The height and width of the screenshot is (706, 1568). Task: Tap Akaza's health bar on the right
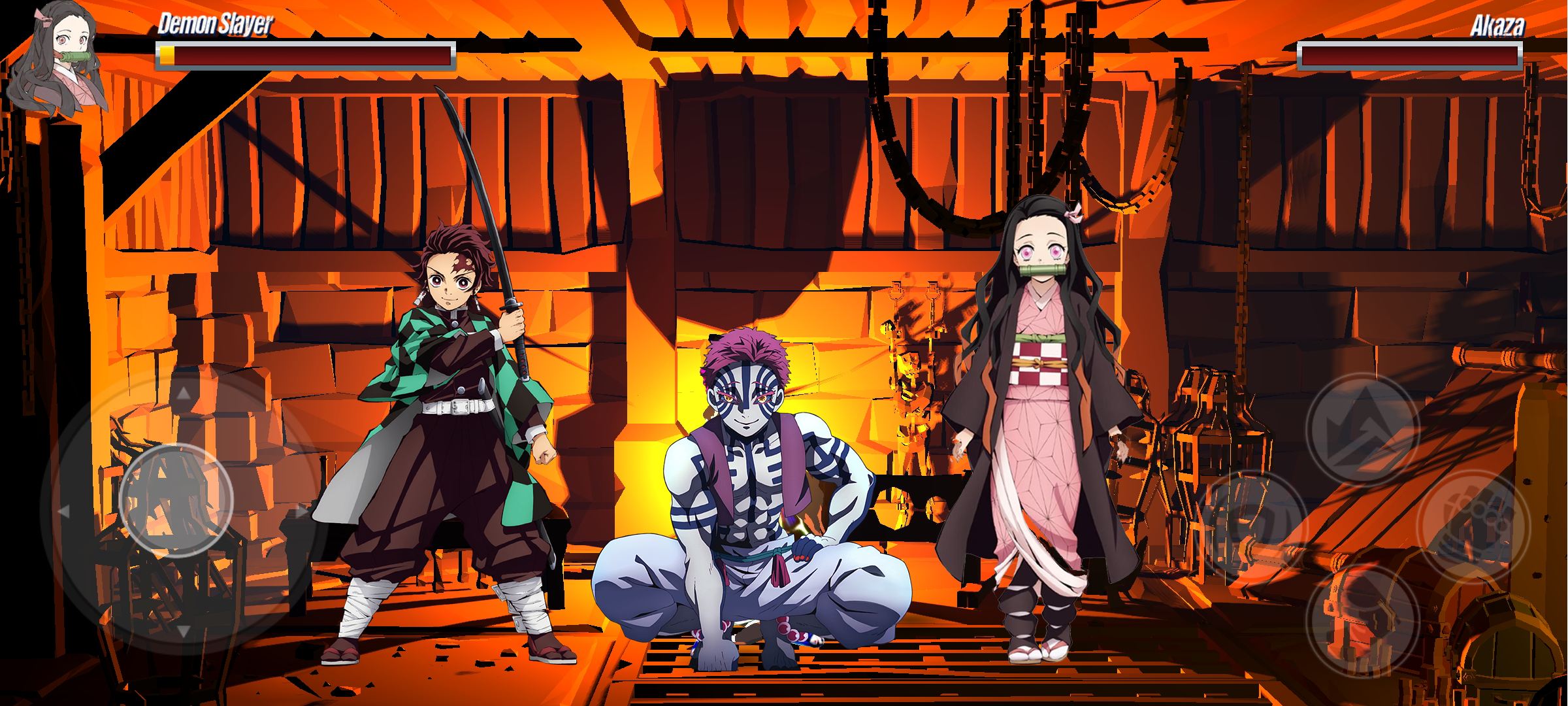[1408, 56]
